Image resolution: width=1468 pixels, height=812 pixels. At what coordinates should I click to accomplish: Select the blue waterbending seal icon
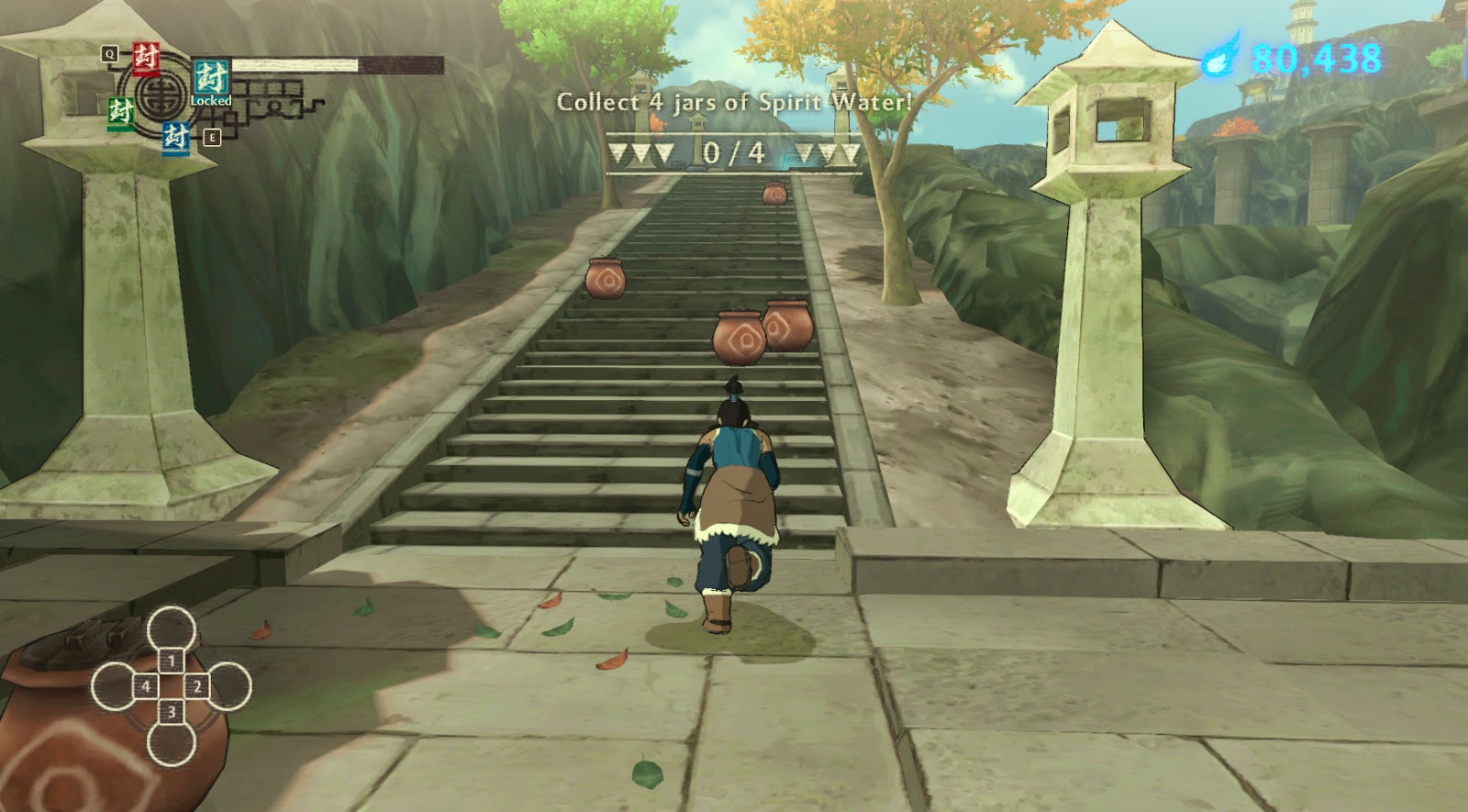click(175, 139)
